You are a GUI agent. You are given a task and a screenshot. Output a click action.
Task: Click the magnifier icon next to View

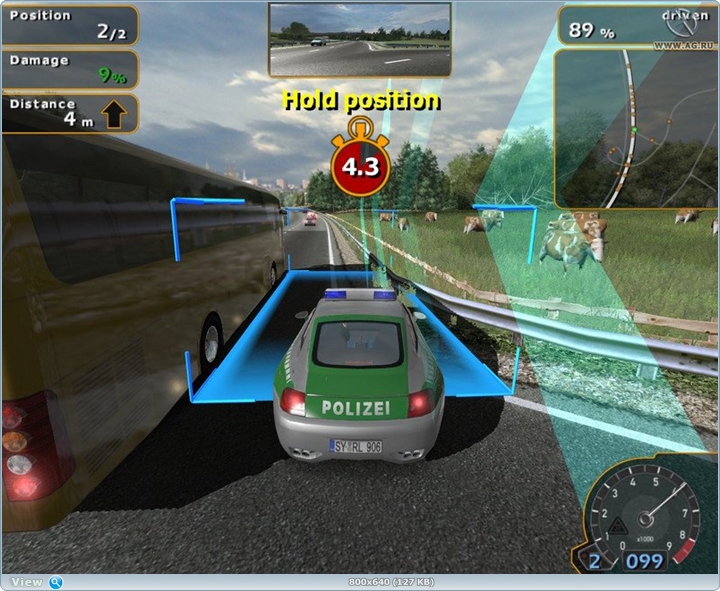tap(56, 582)
